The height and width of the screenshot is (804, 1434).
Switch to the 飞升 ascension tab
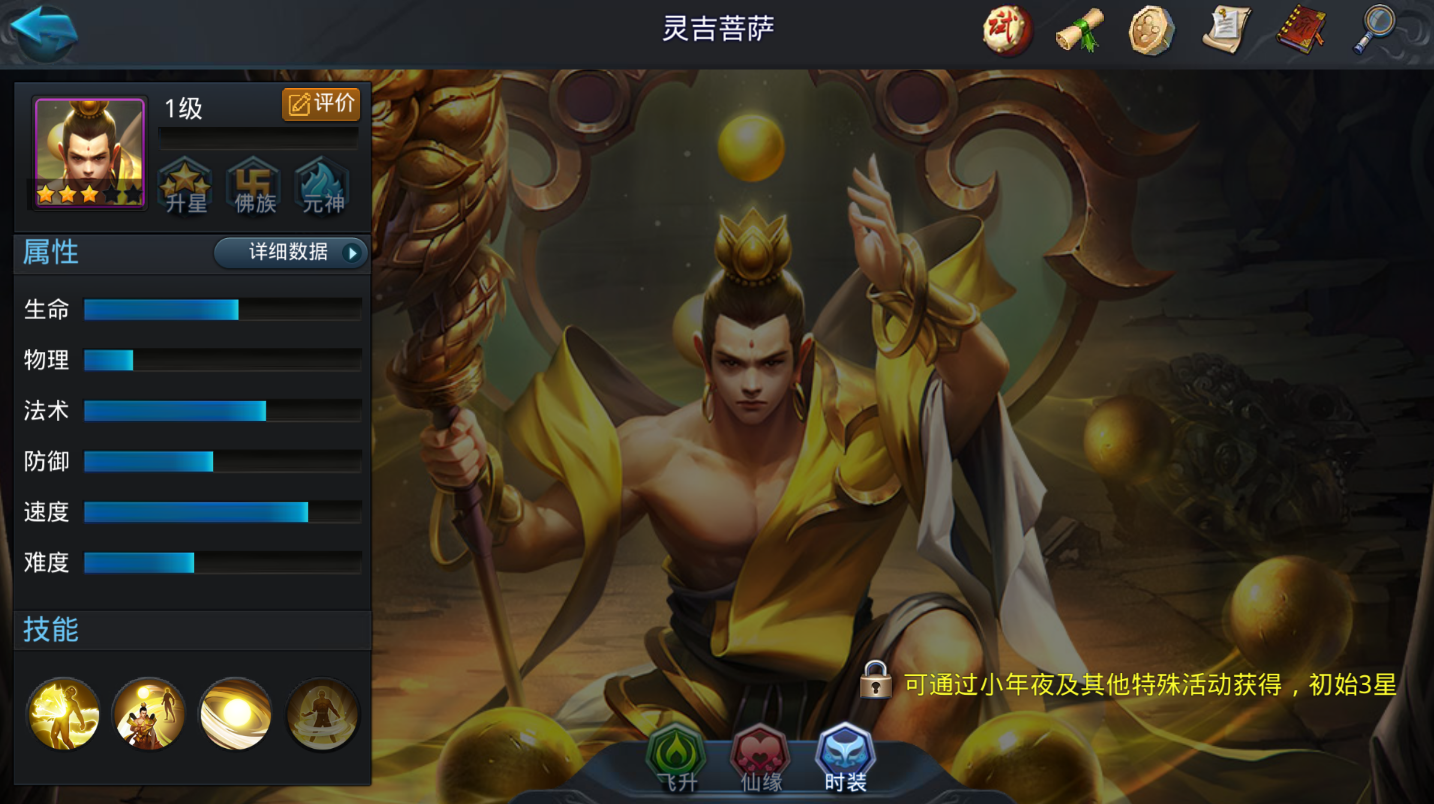pyautogui.click(x=676, y=759)
